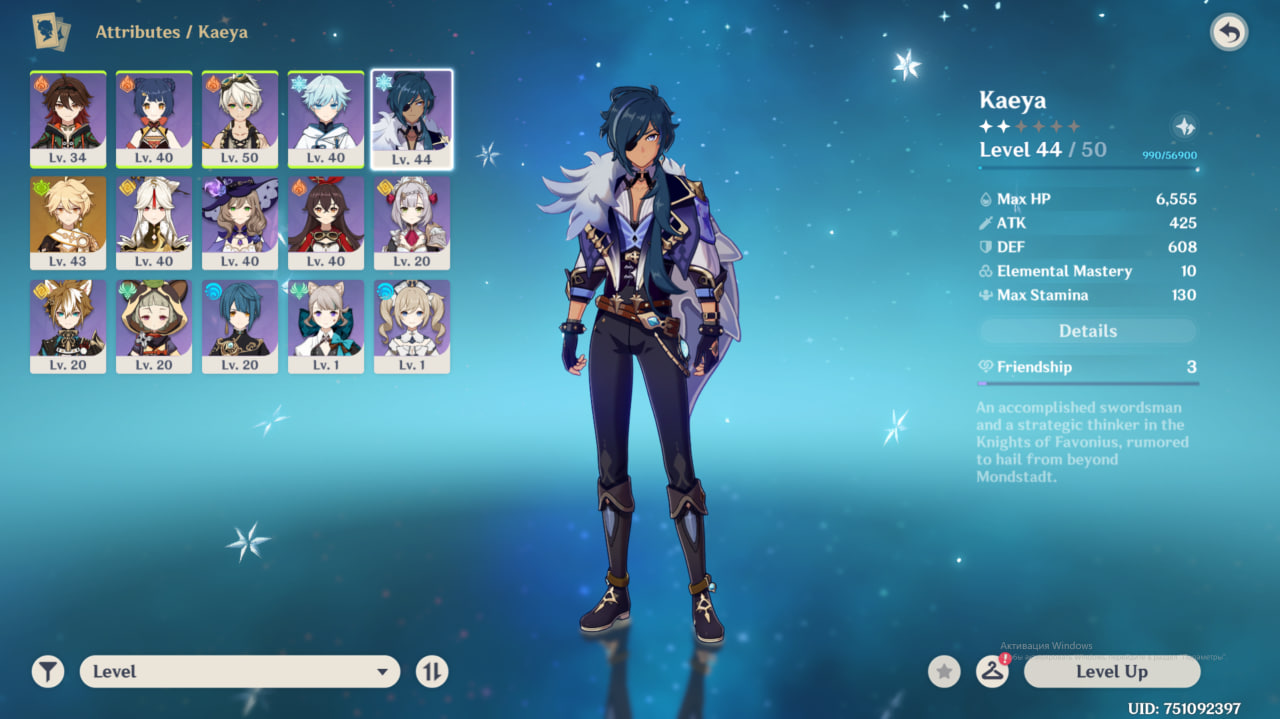Open Kaeya's attribute Details
The height and width of the screenshot is (719, 1280).
click(x=1087, y=331)
